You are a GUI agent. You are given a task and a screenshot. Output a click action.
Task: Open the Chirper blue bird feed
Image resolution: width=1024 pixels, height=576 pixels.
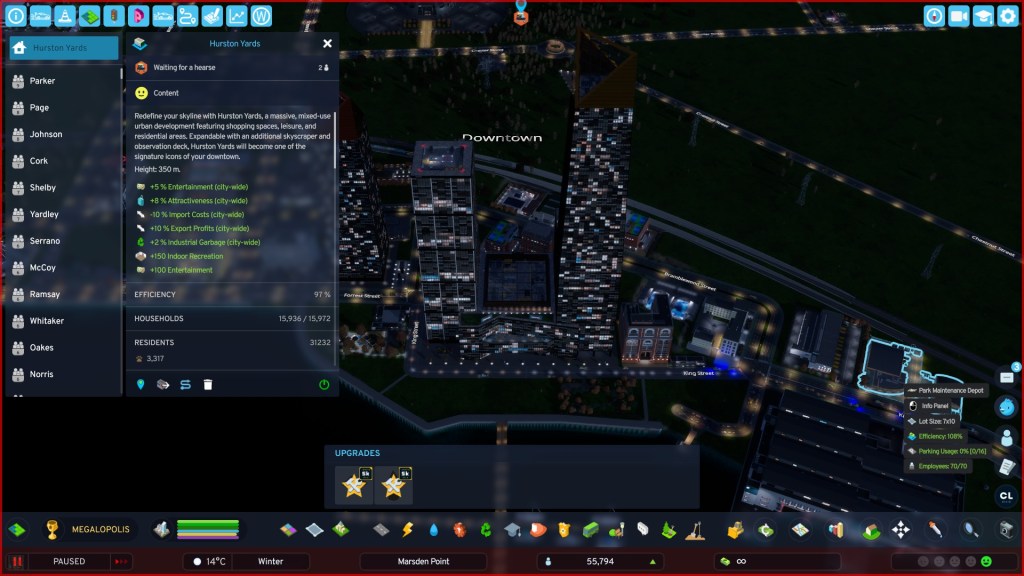[x=1007, y=407]
